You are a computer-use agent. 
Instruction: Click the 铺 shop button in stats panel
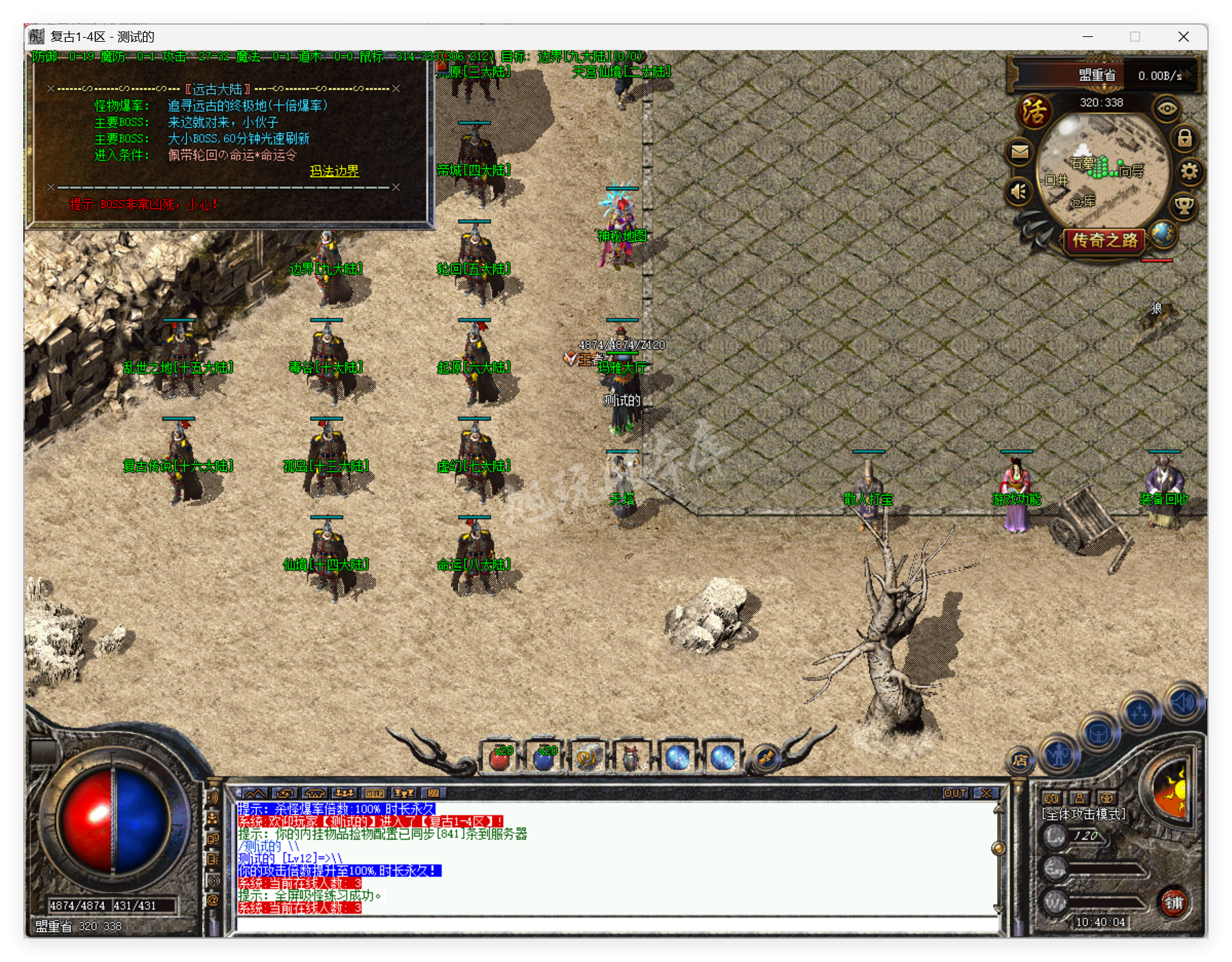[x=1174, y=903]
